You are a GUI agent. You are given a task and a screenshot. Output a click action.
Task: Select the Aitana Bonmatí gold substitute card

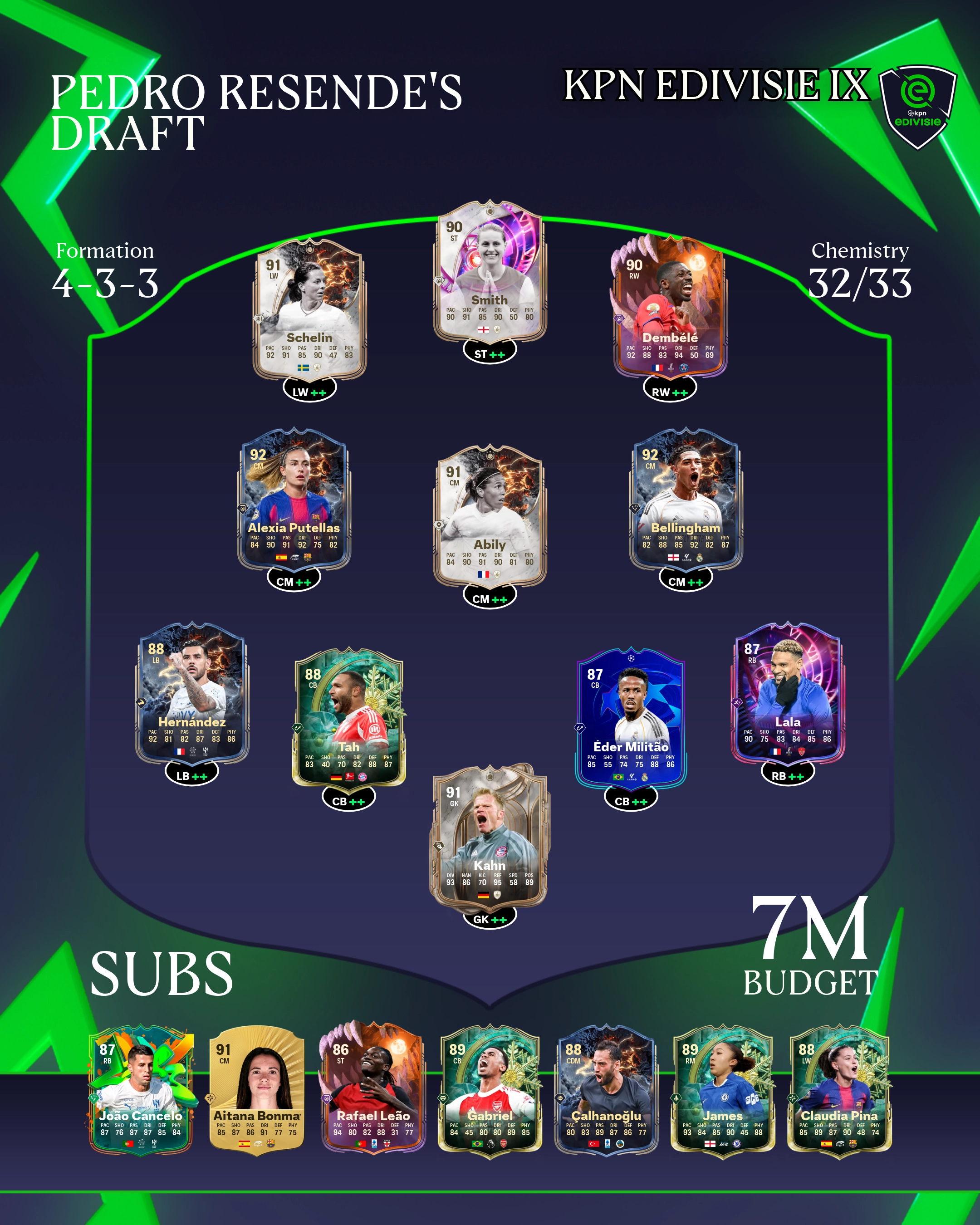(257, 1091)
